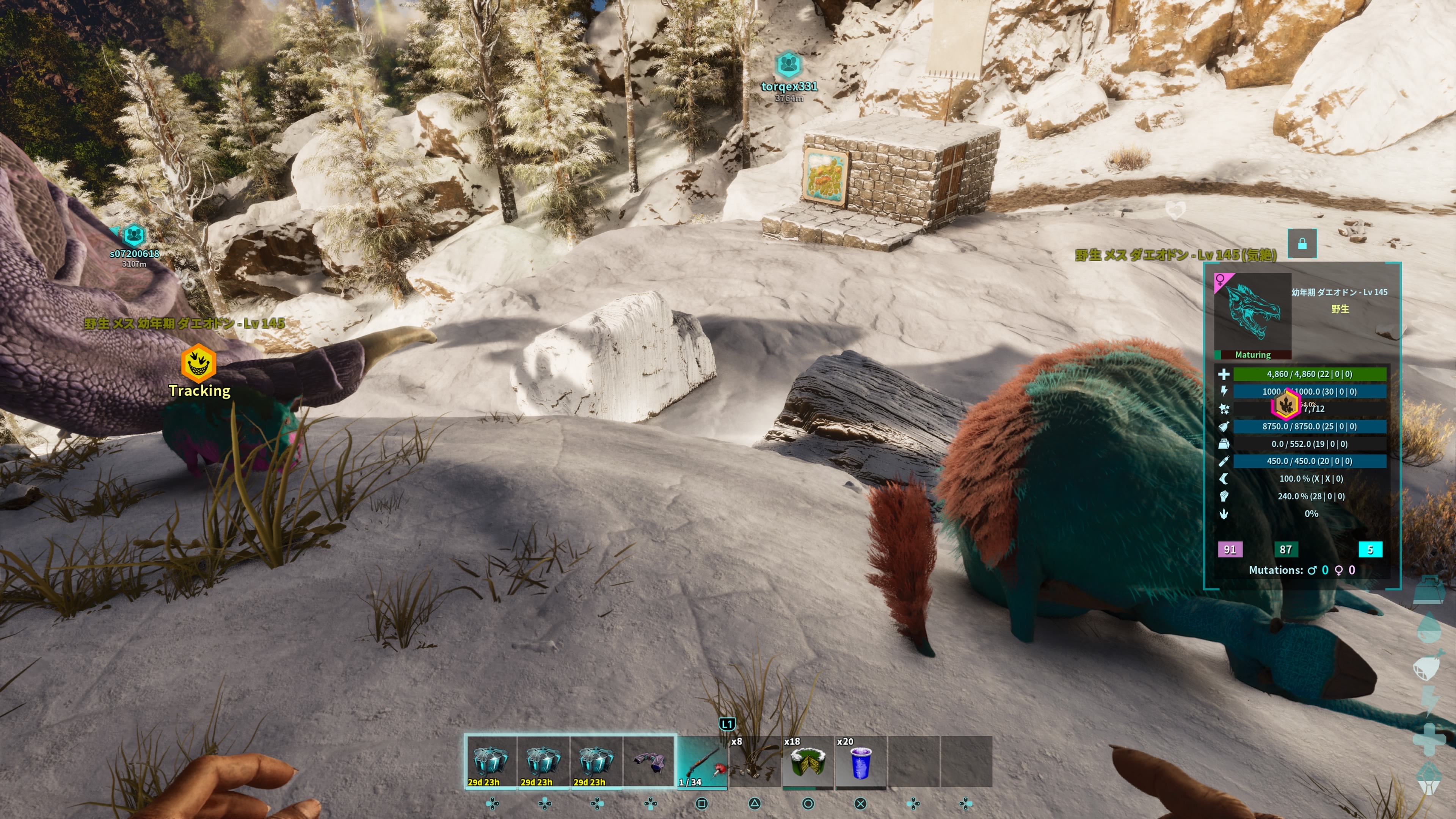Select the tranquilizer rifle hotbar slot
This screenshot has height=819, width=1456.
click(702, 761)
